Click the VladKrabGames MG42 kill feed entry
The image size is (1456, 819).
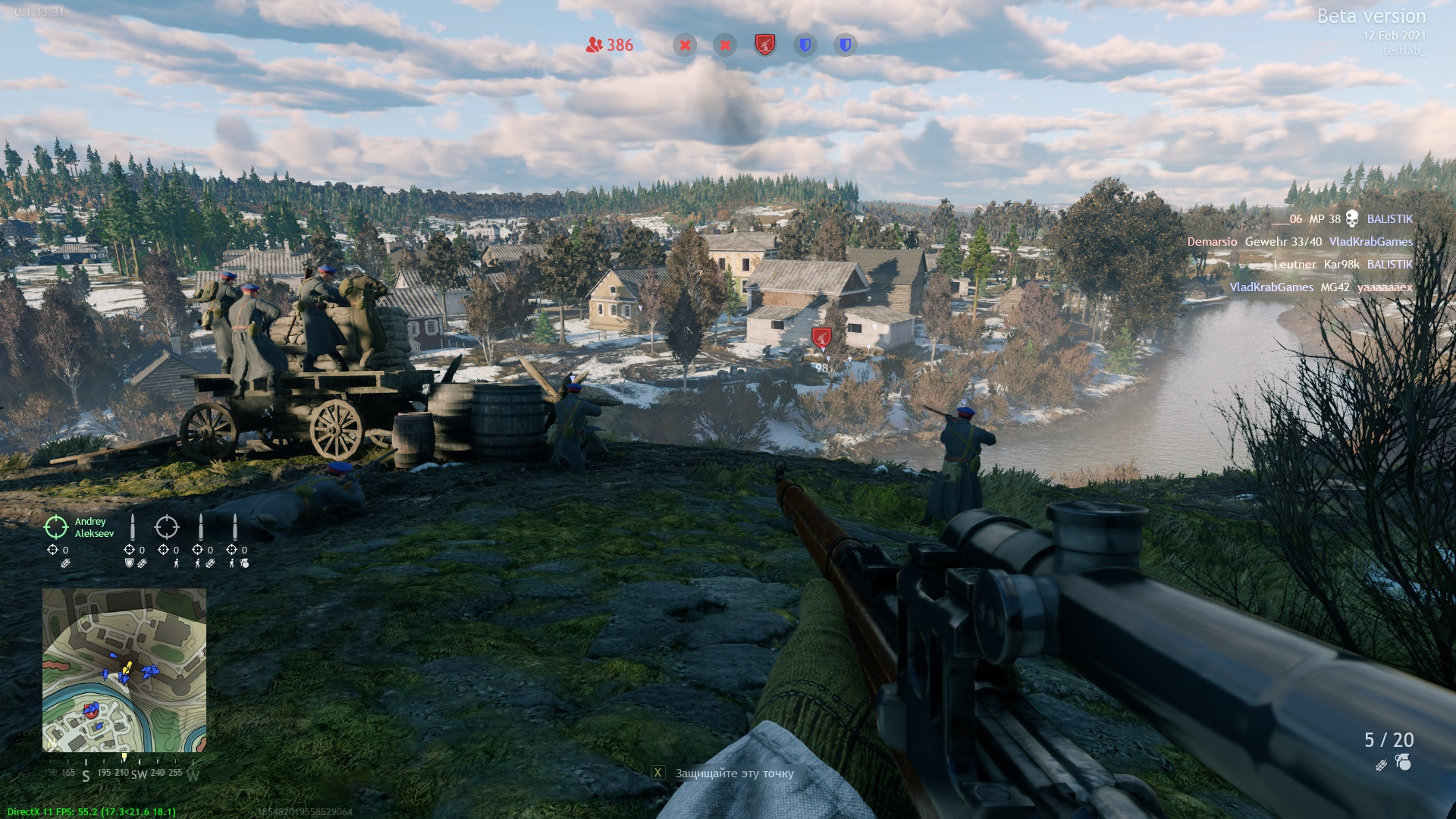point(1320,287)
